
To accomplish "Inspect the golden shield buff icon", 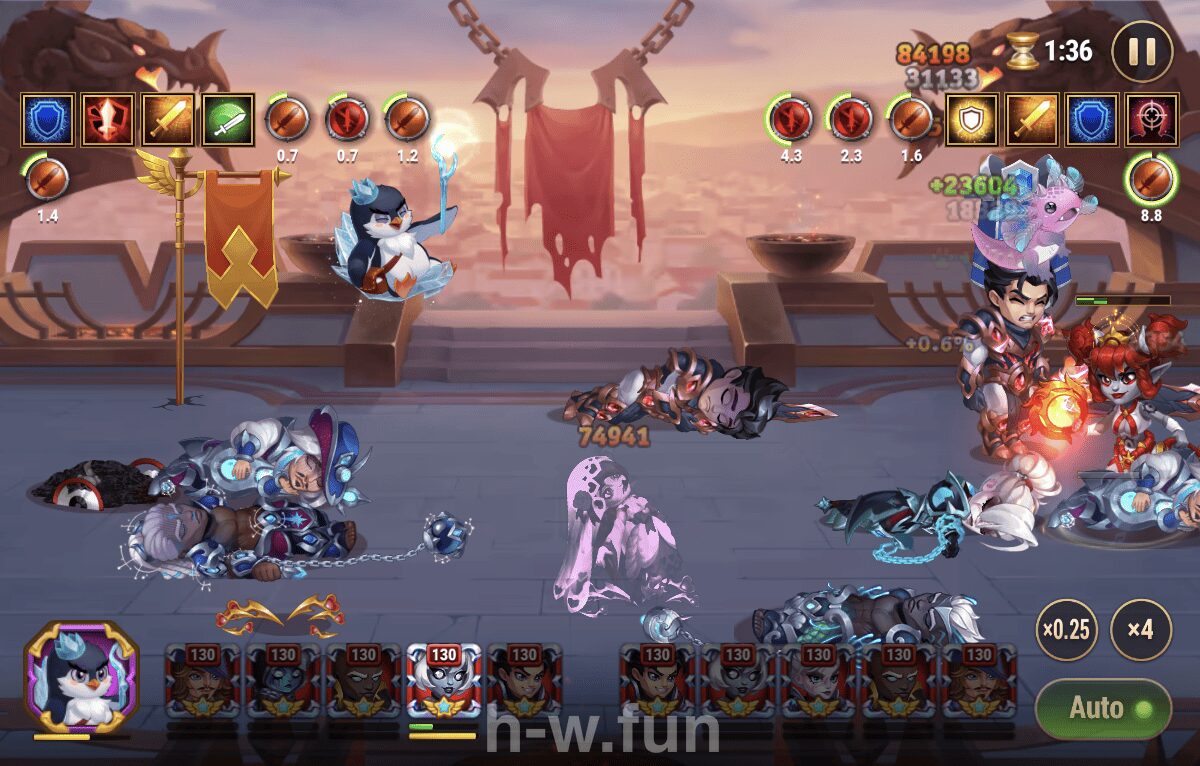I will click(972, 120).
